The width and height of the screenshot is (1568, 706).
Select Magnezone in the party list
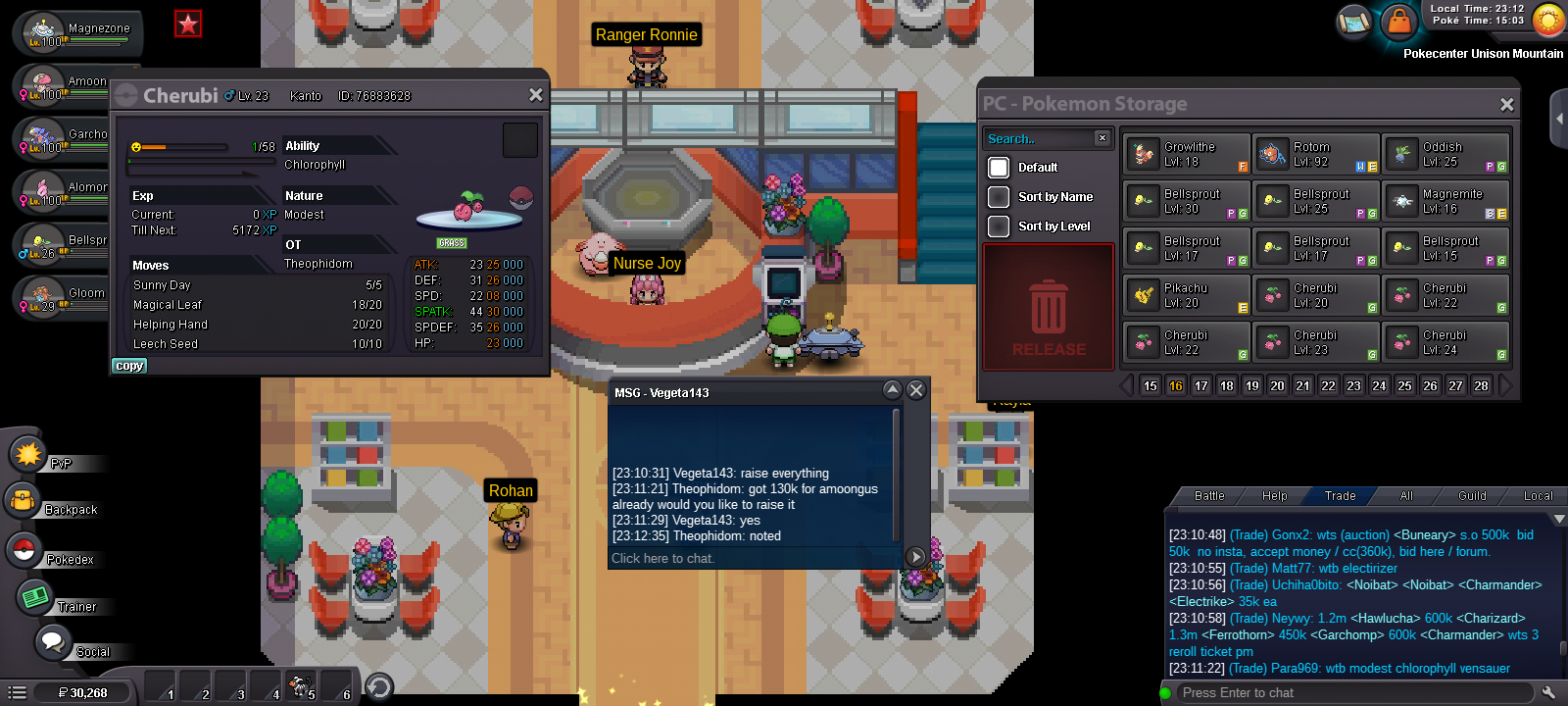pos(78,32)
